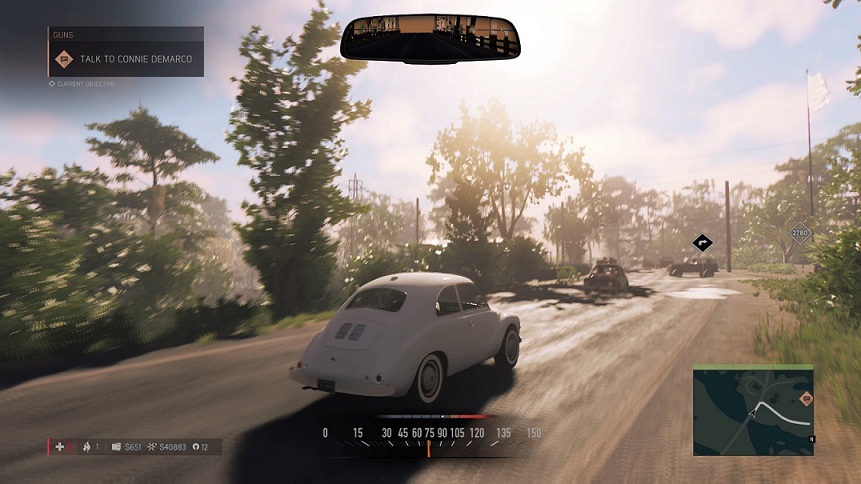
Task: Click the wallet cash icon
Action: point(116,446)
